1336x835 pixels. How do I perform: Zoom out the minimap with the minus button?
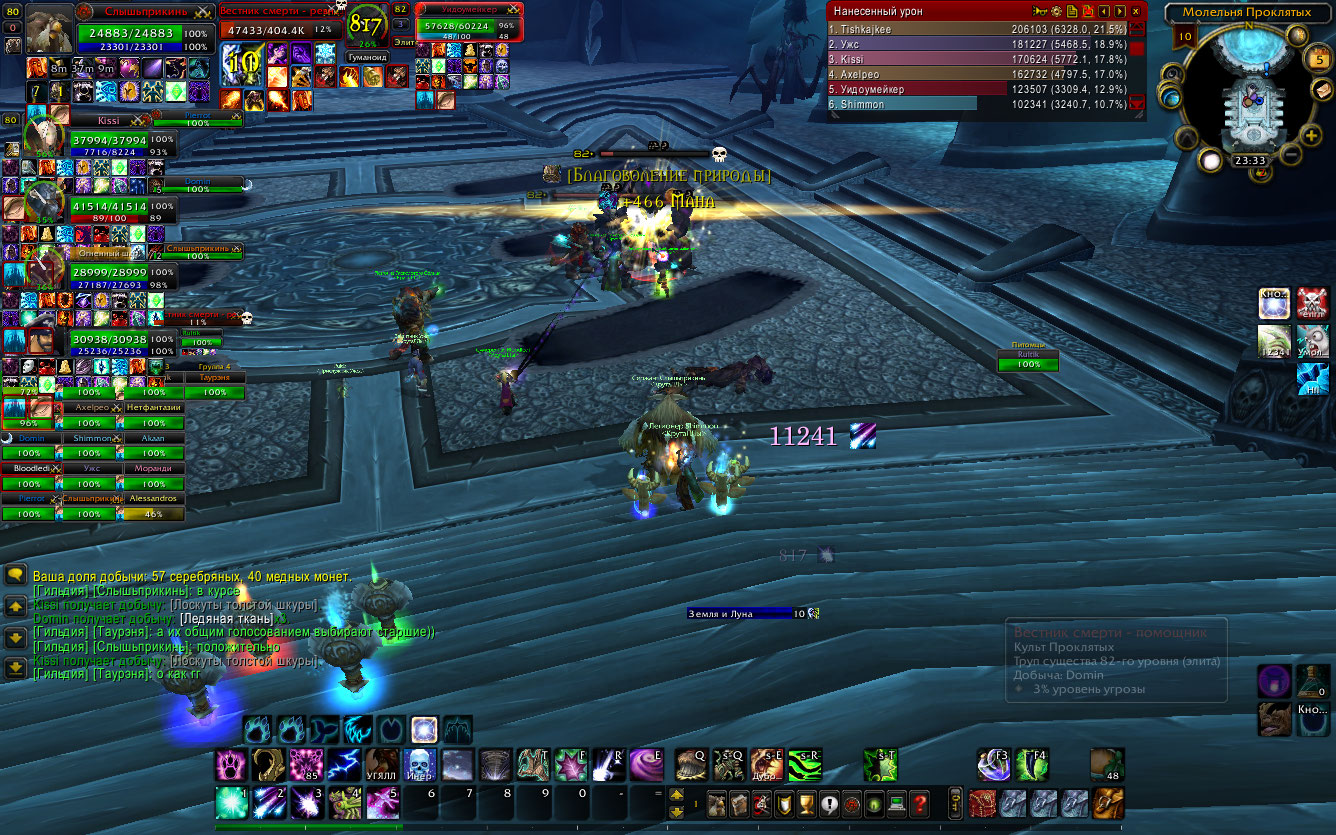[1291, 155]
